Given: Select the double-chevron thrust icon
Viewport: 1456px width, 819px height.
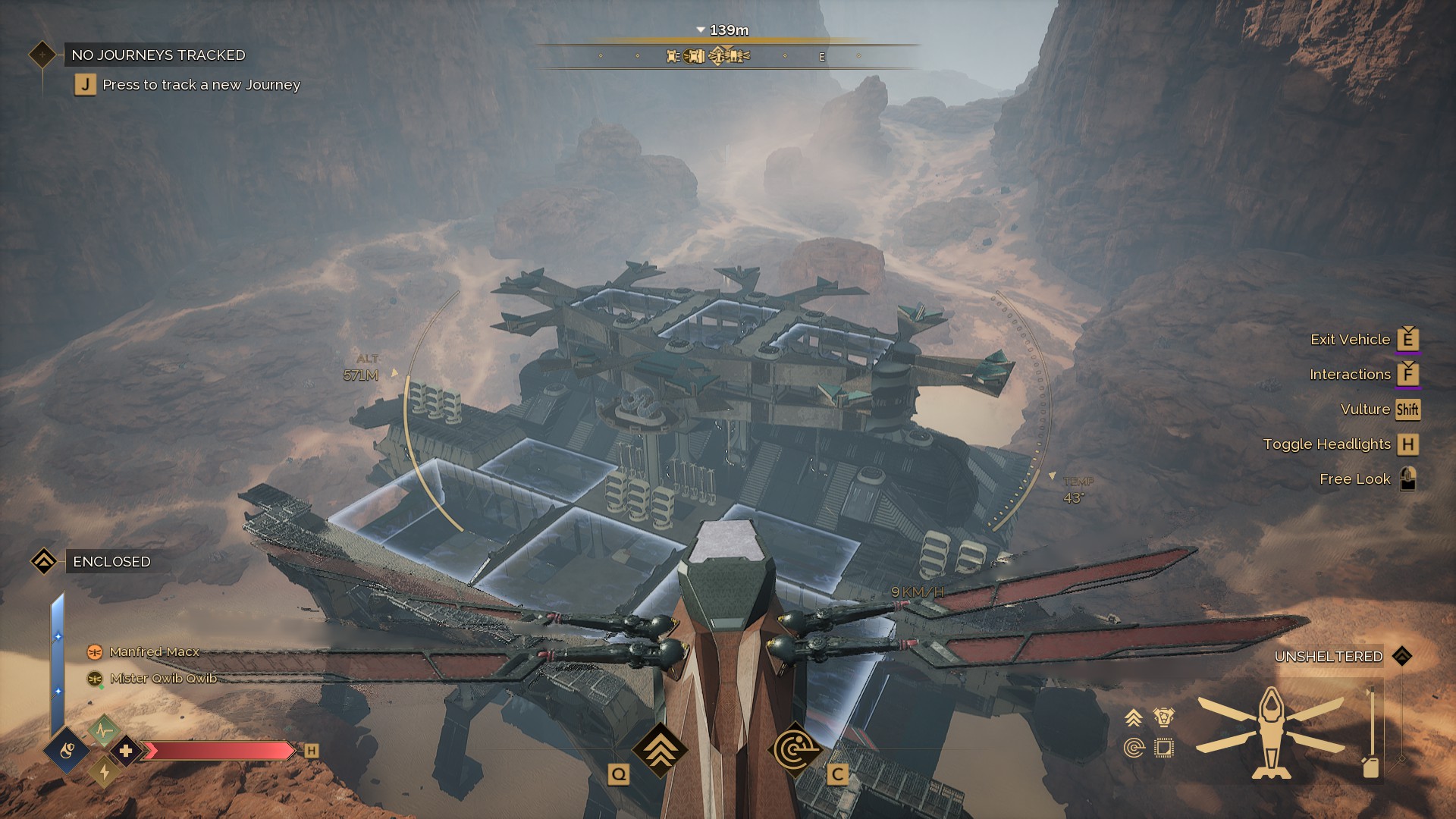Looking at the screenshot, I should (x=1134, y=717).
